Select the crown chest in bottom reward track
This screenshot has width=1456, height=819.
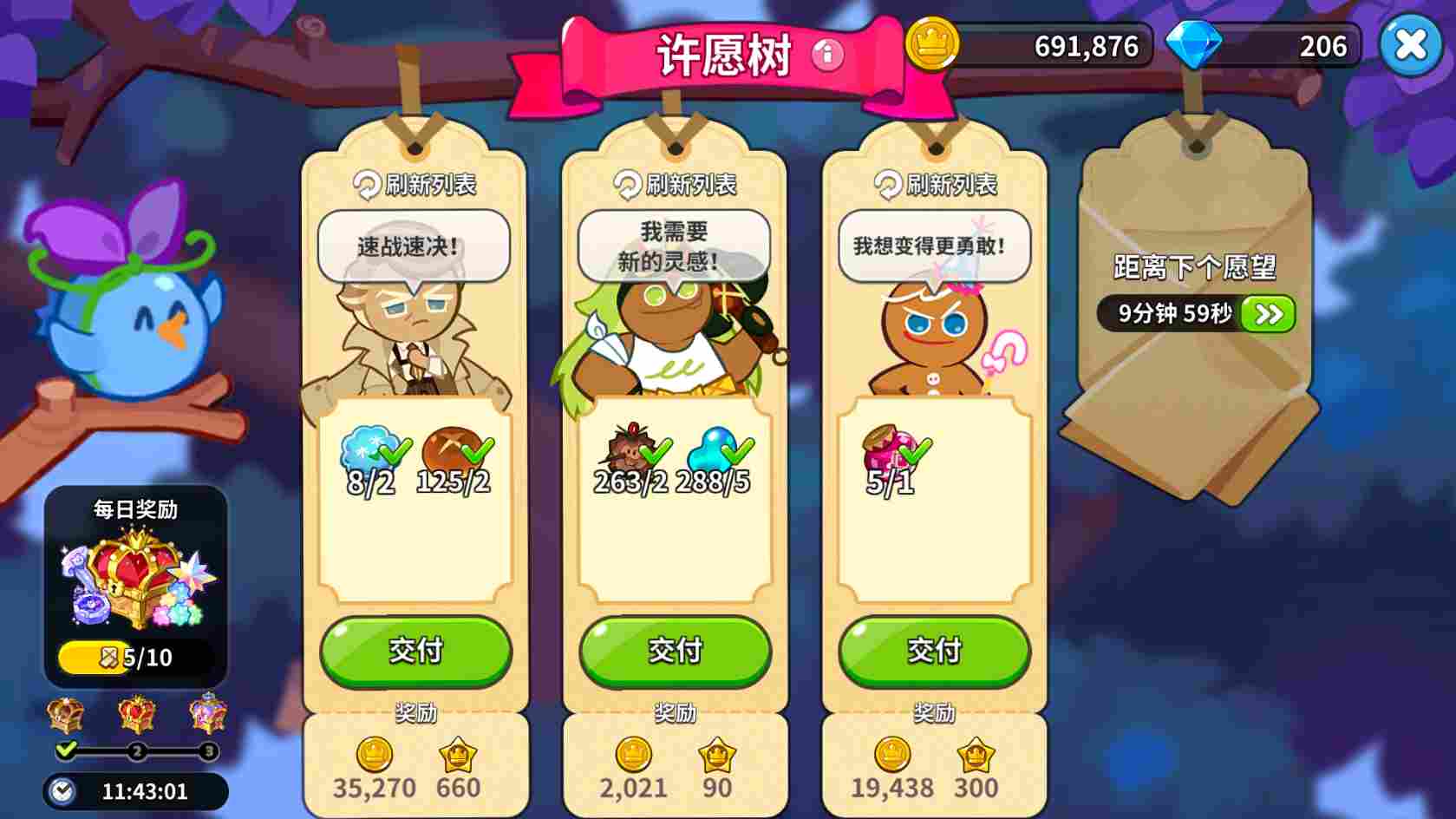coord(139,713)
